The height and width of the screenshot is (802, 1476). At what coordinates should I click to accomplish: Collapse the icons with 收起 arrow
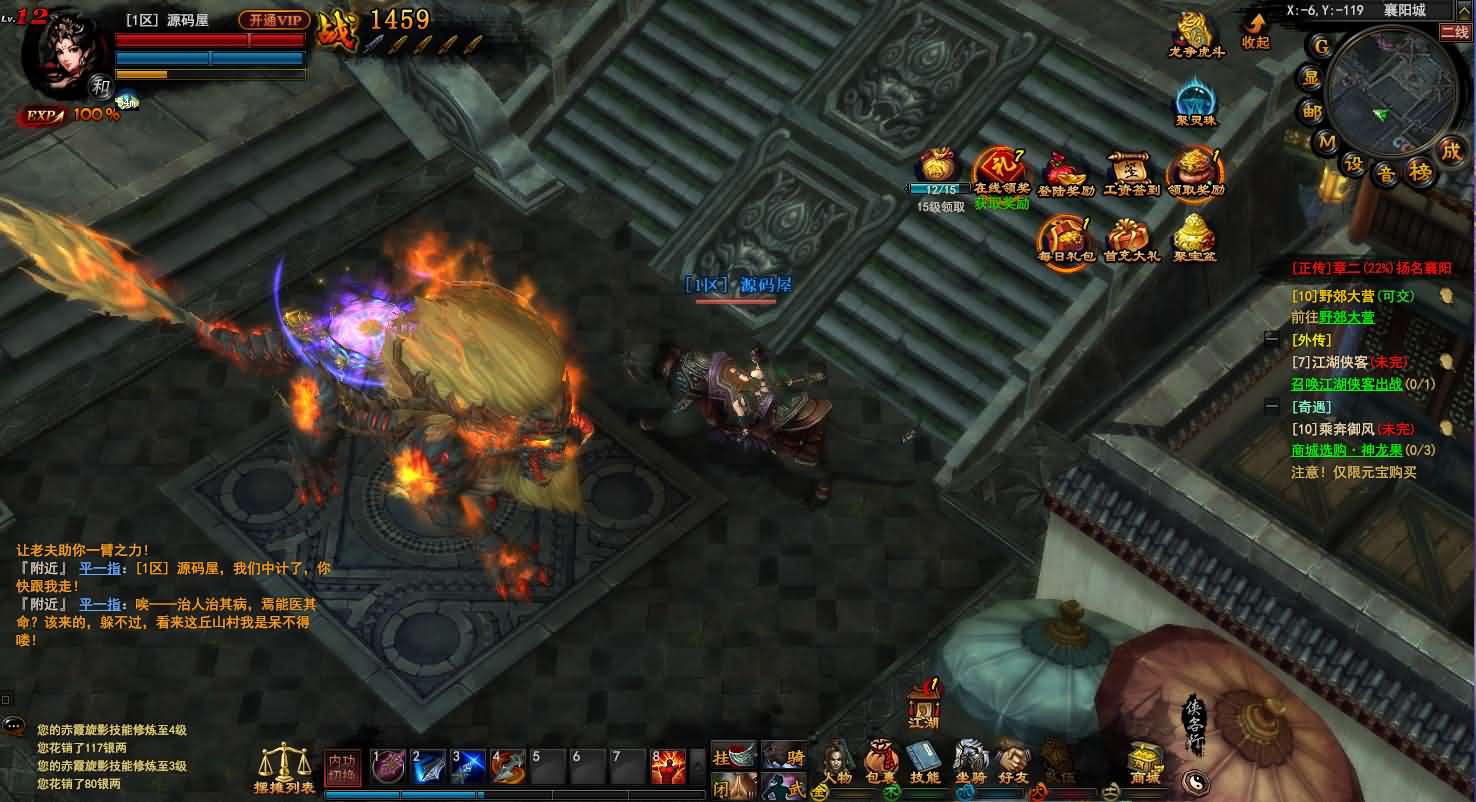(1255, 29)
